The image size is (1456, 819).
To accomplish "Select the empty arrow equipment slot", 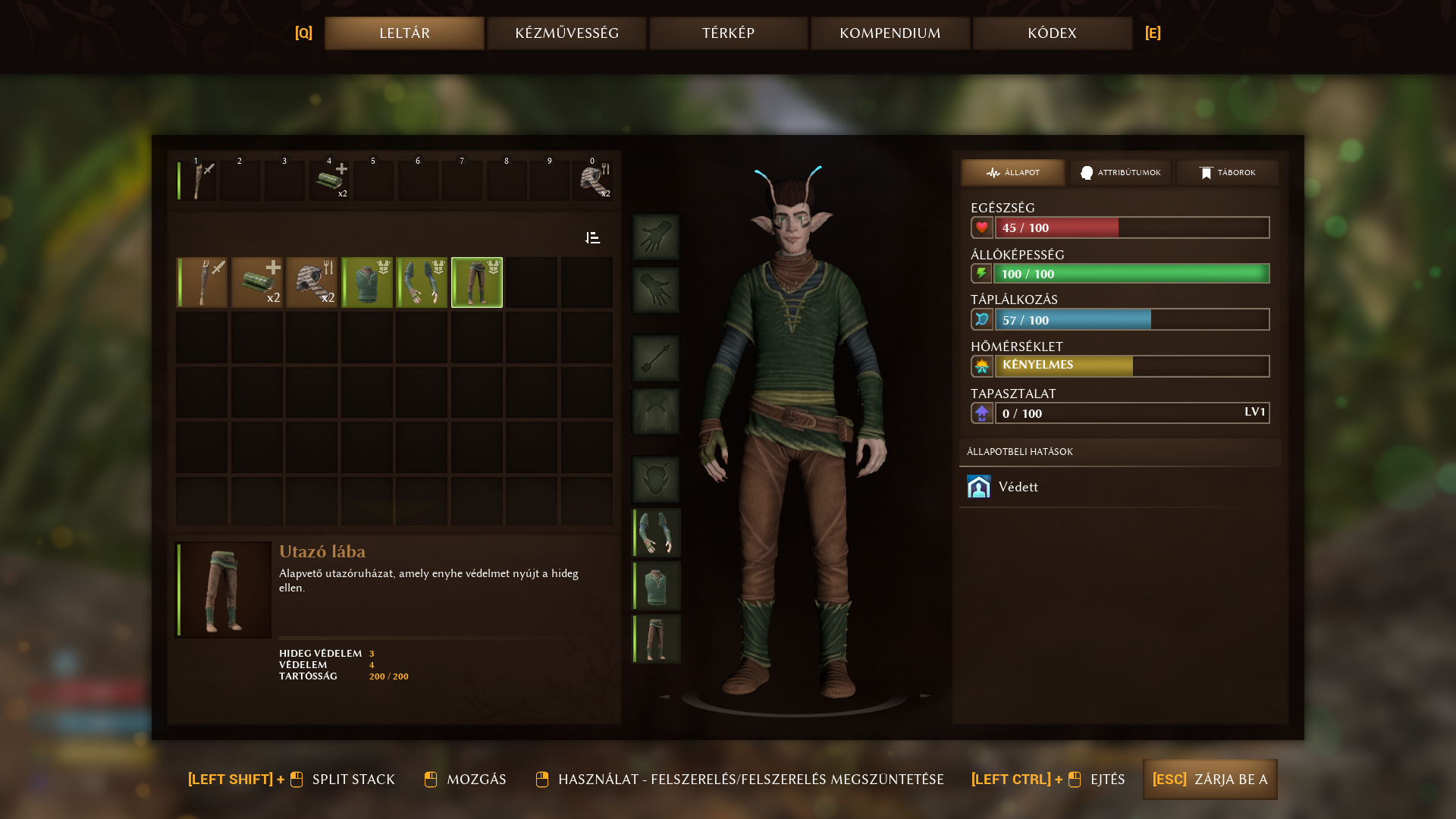I will pos(656,359).
